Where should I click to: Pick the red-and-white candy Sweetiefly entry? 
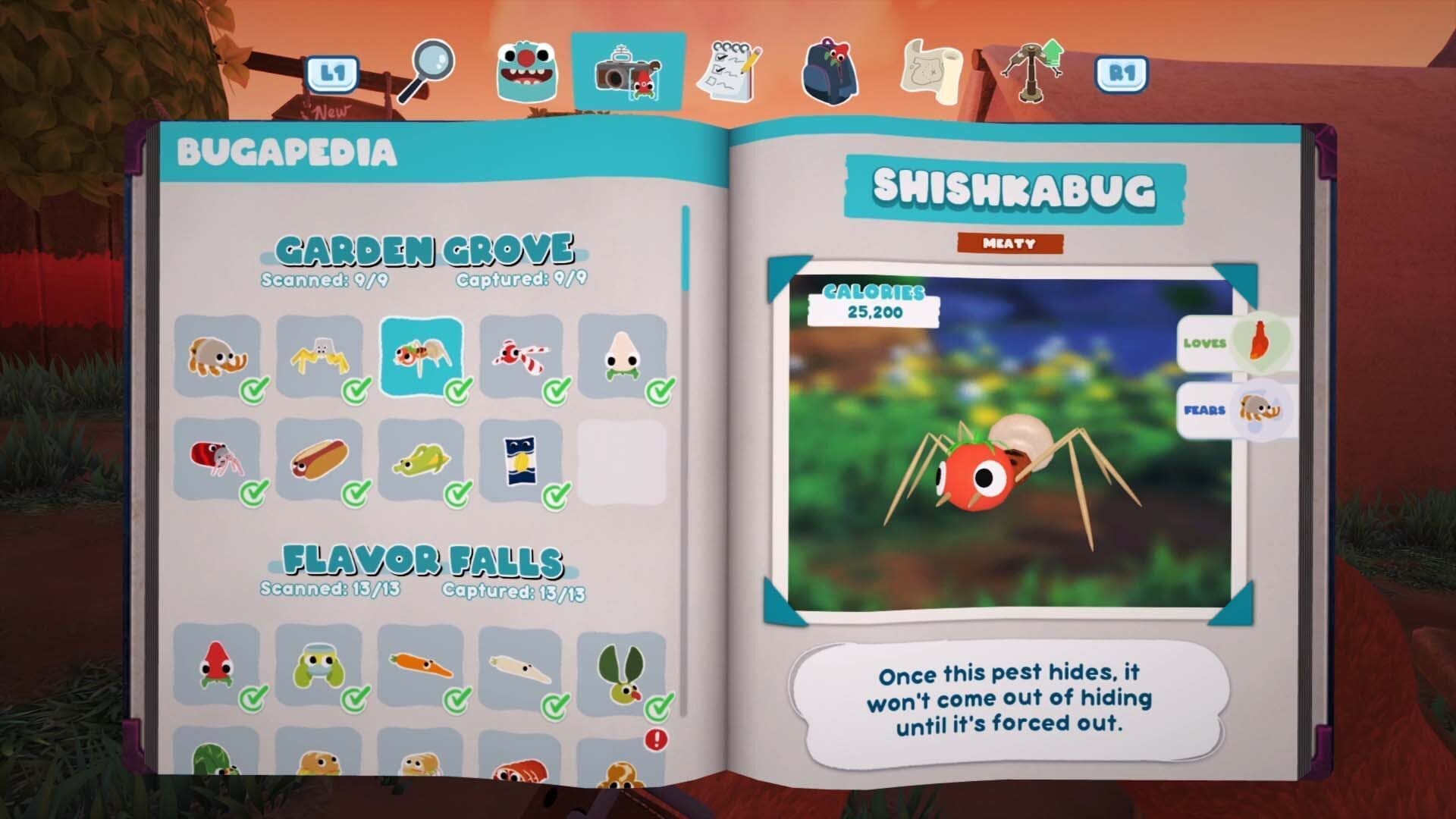coord(522,356)
